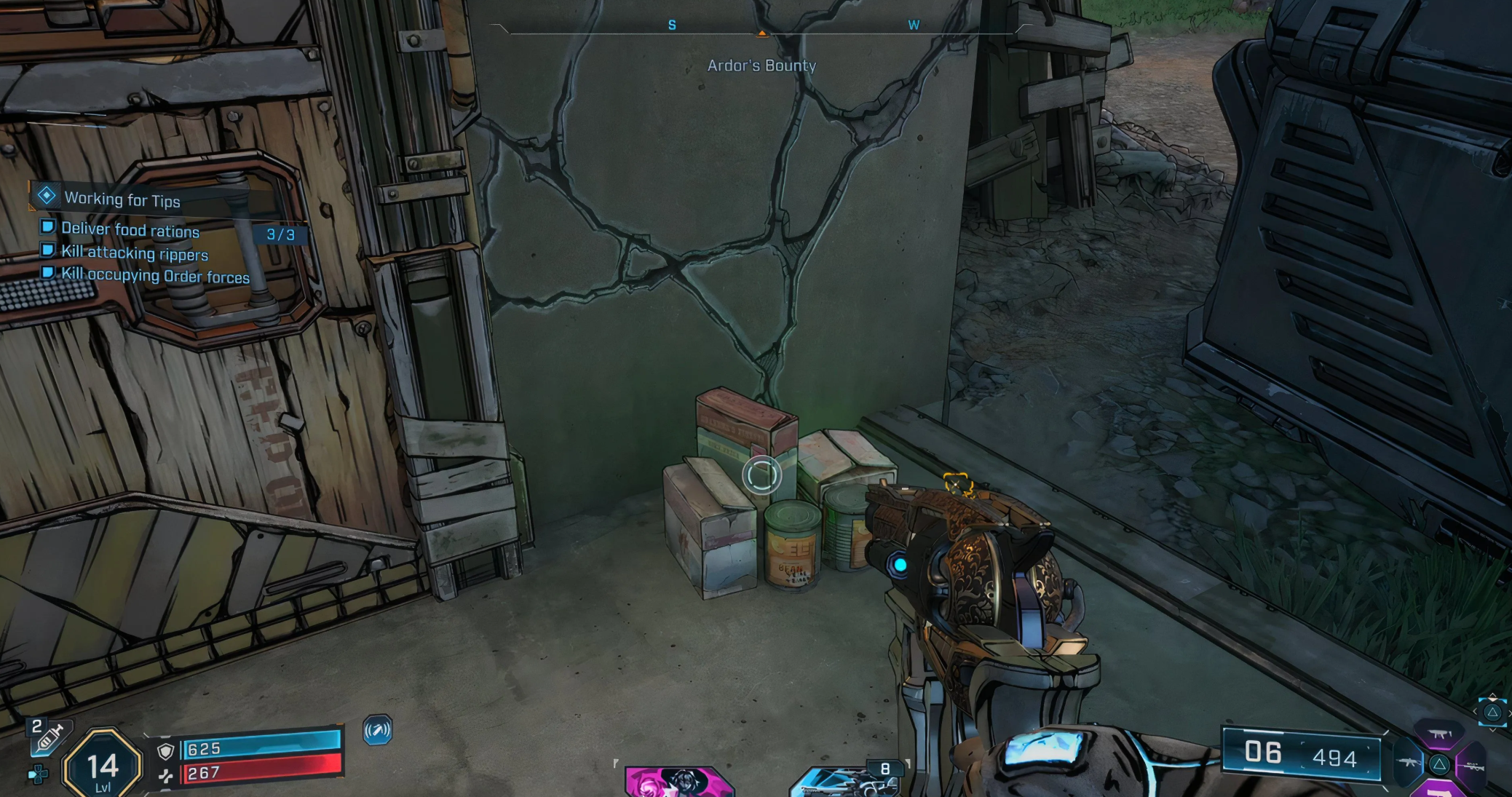This screenshot has height=797, width=1512.
Task: Activate the blue signal ability icon
Action: [377, 730]
